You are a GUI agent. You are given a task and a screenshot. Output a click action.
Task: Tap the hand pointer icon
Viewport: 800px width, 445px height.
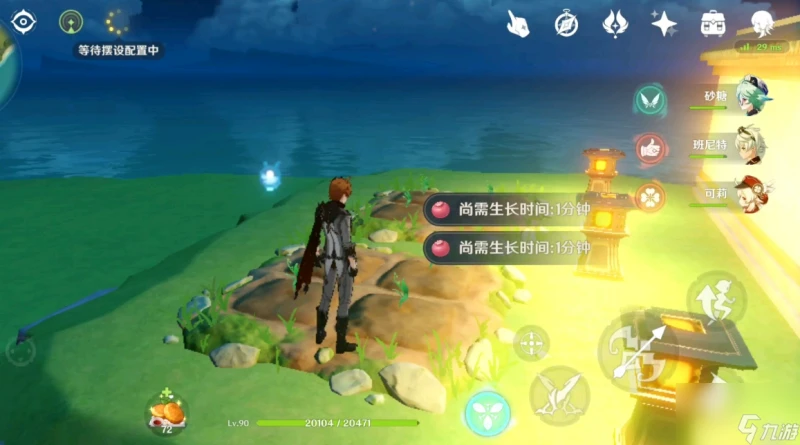coord(517,22)
